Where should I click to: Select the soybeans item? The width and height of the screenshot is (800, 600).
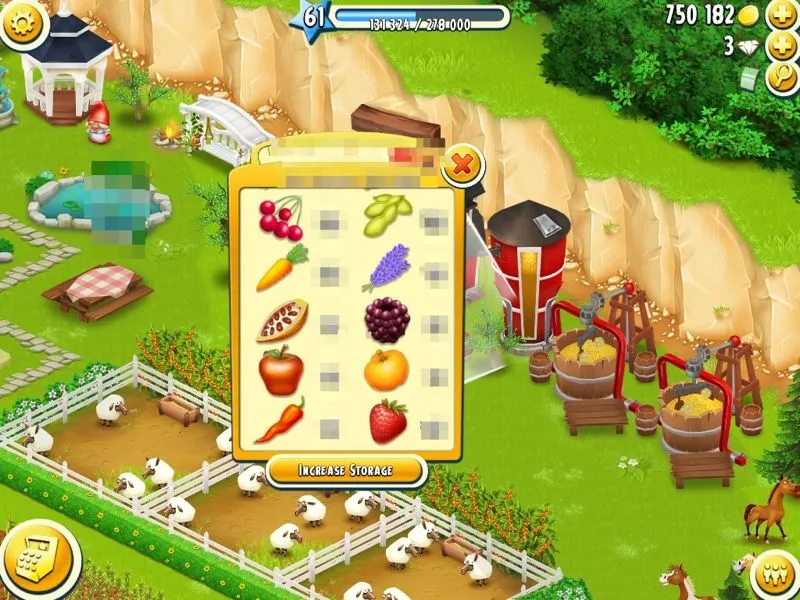coord(386,214)
